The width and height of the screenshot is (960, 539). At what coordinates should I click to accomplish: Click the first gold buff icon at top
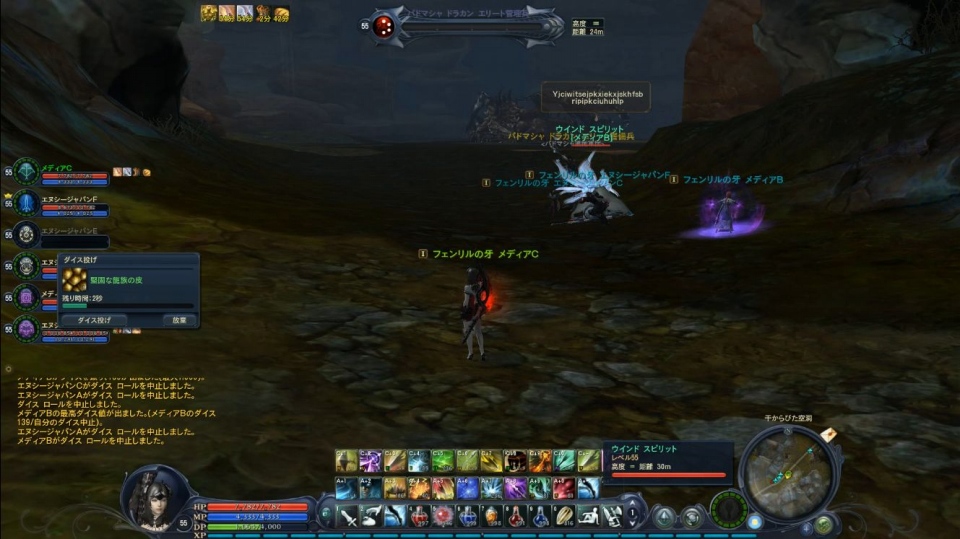[x=208, y=13]
